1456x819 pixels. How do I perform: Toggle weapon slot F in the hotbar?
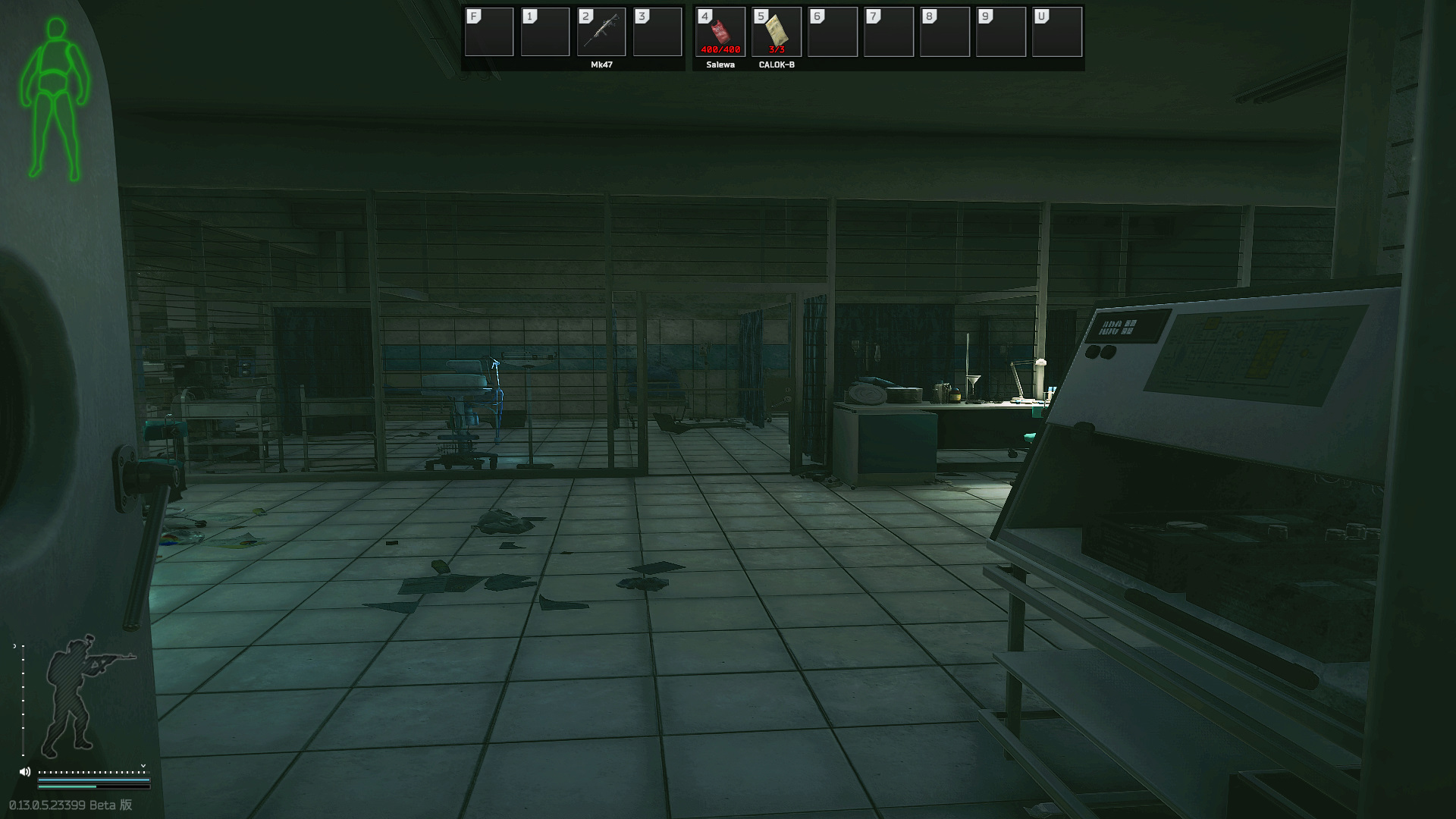[488, 31]
